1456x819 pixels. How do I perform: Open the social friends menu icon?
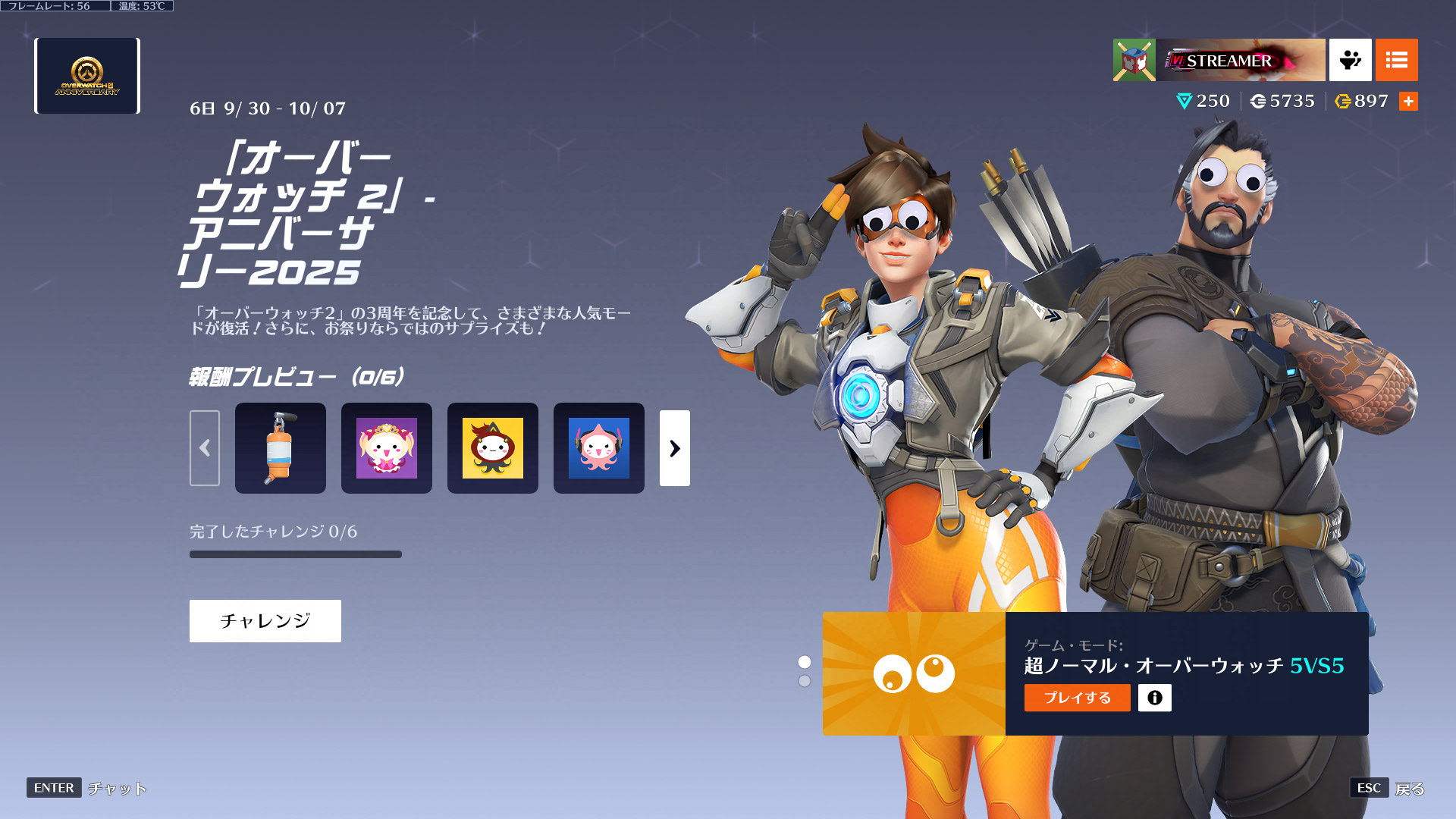coord(1350,60)
